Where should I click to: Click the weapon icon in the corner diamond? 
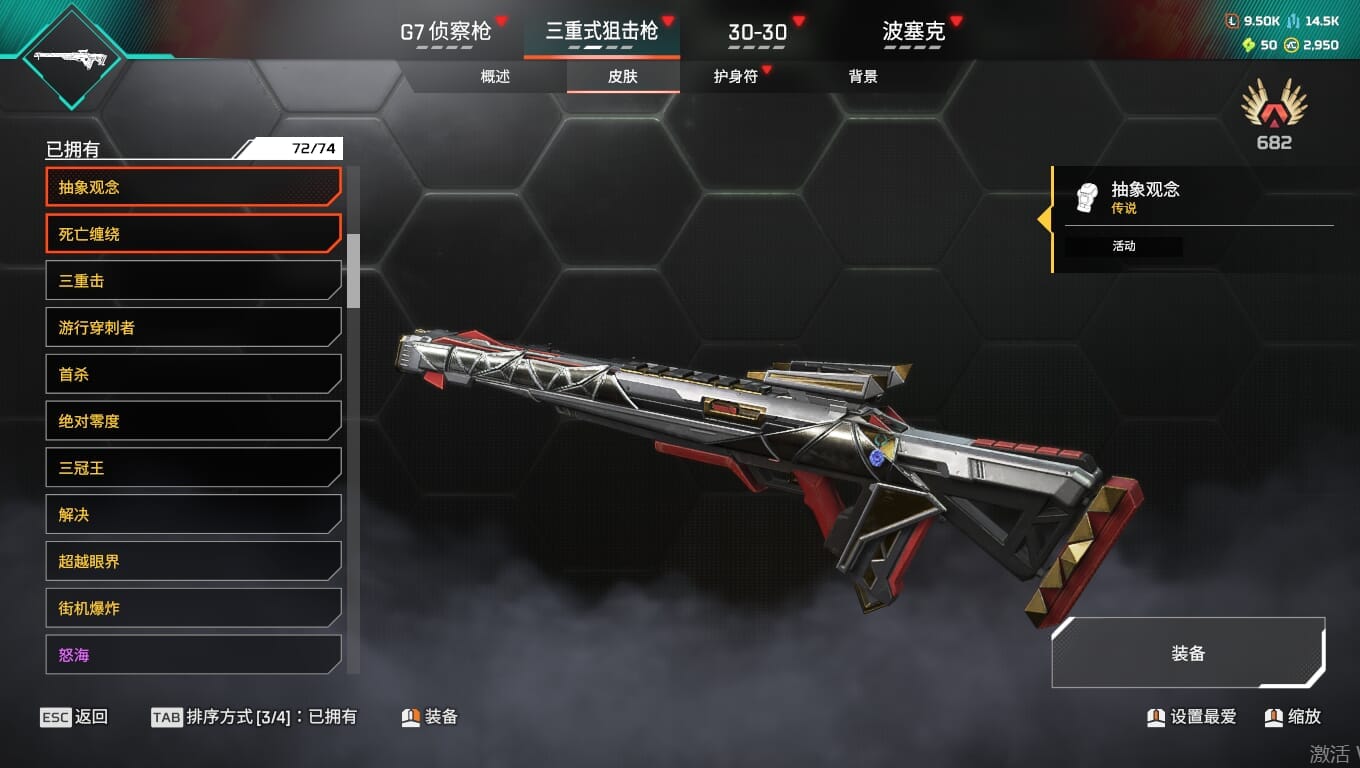click(x=70, y=57)
